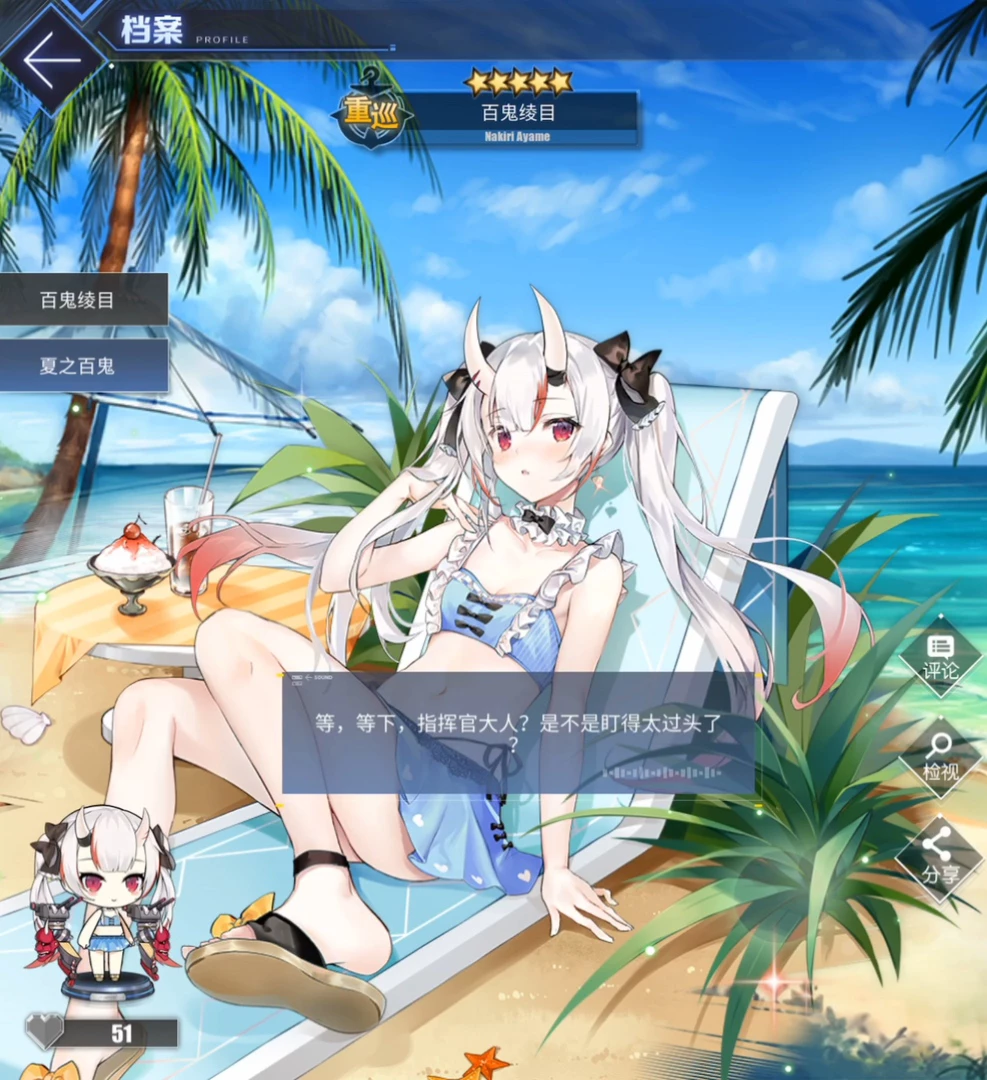Image resolution: width=987 pixels, height=1080 pixels.
Task: Activate the 检视 inspect view
Action: coord(940,756)
